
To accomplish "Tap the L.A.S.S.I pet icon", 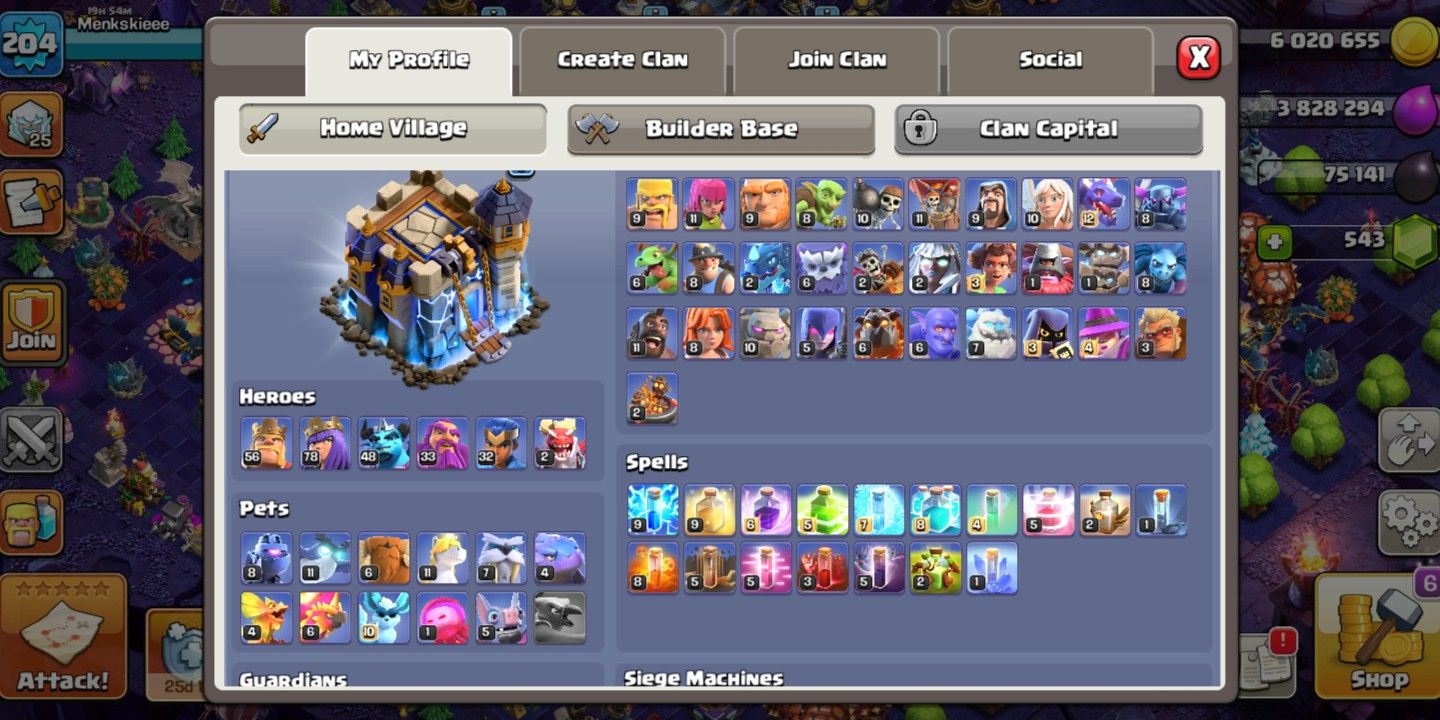I will pyautogui.click(x=266, y=557).
